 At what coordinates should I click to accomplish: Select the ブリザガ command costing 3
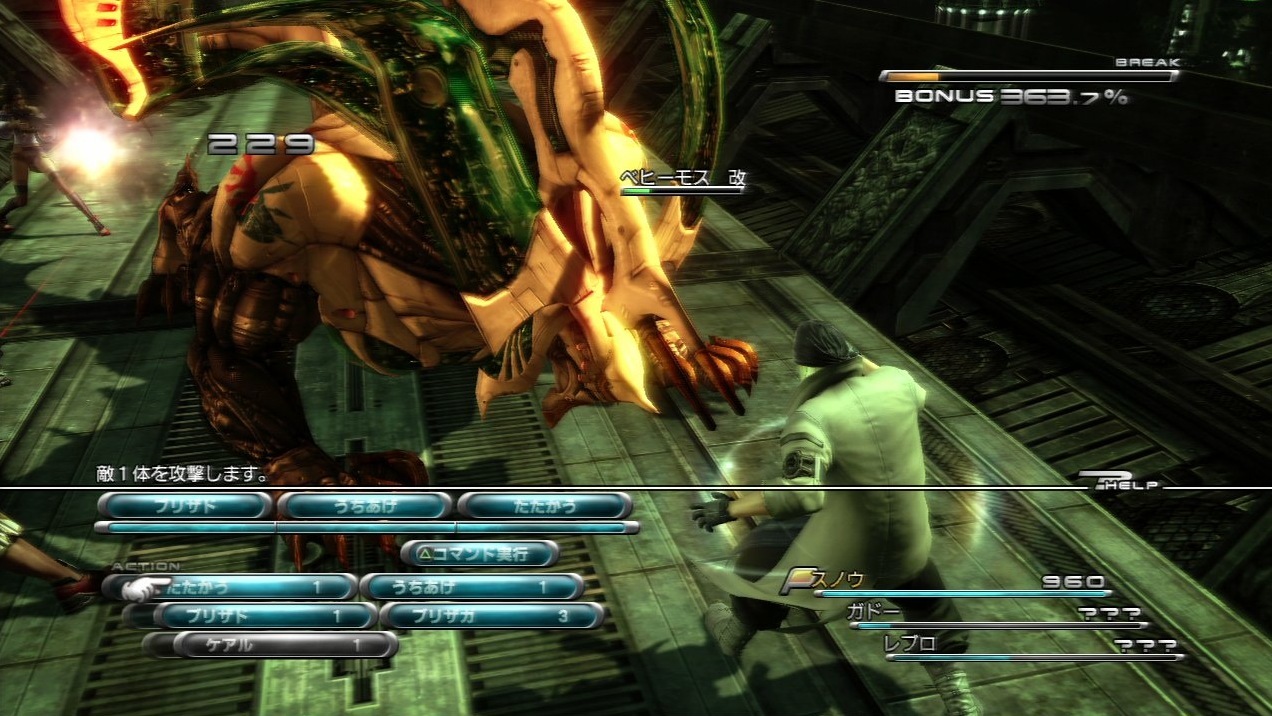[x=493, y=616]
